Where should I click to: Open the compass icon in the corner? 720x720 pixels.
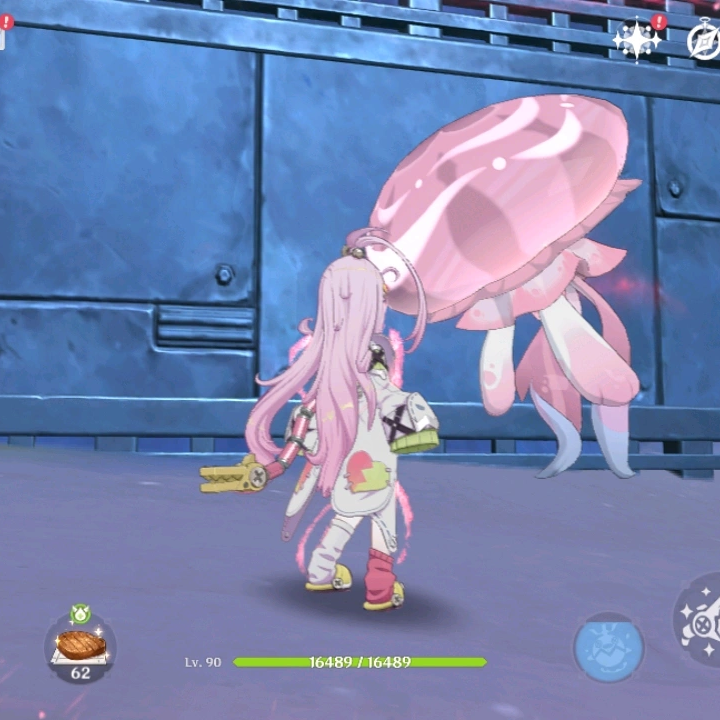(705, 40)
